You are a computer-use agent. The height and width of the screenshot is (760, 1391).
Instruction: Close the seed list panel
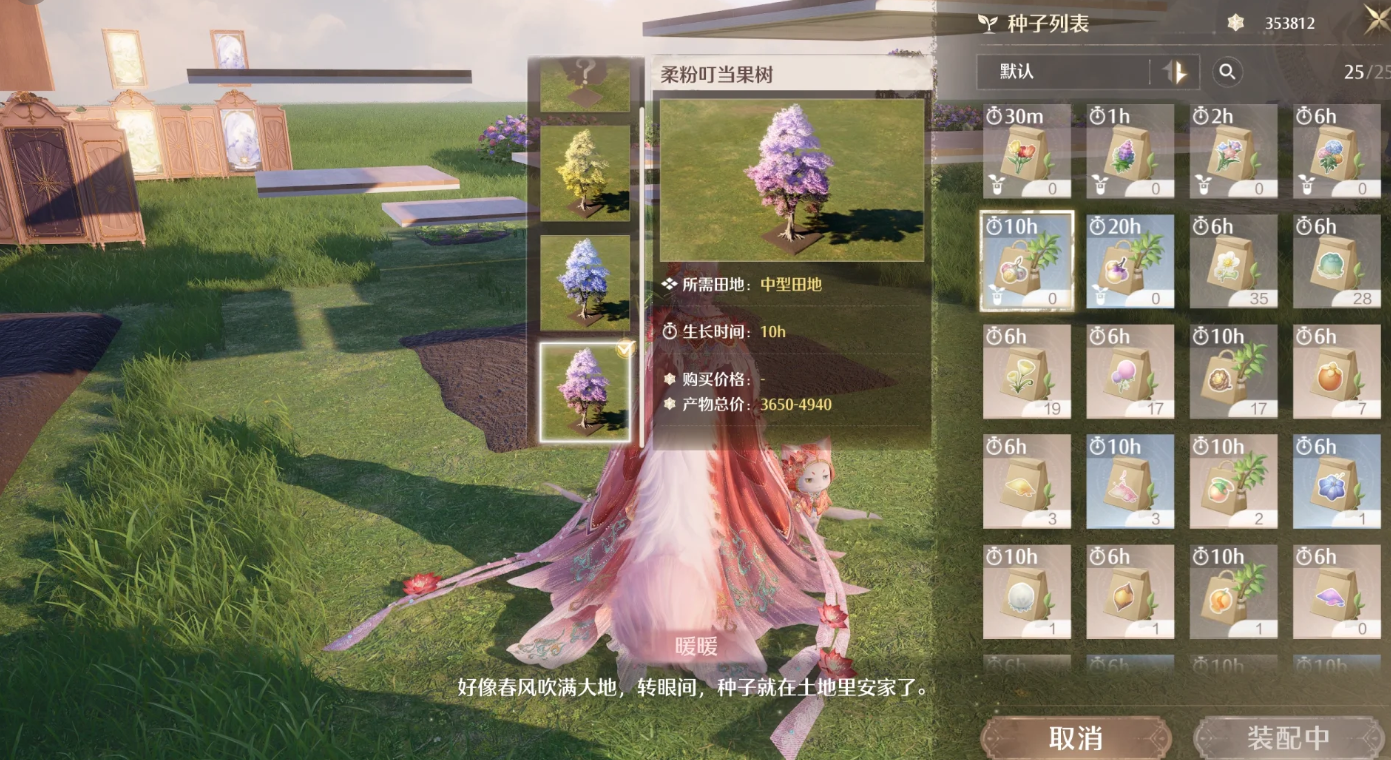pyautogui.click(x=1375, y=20)
